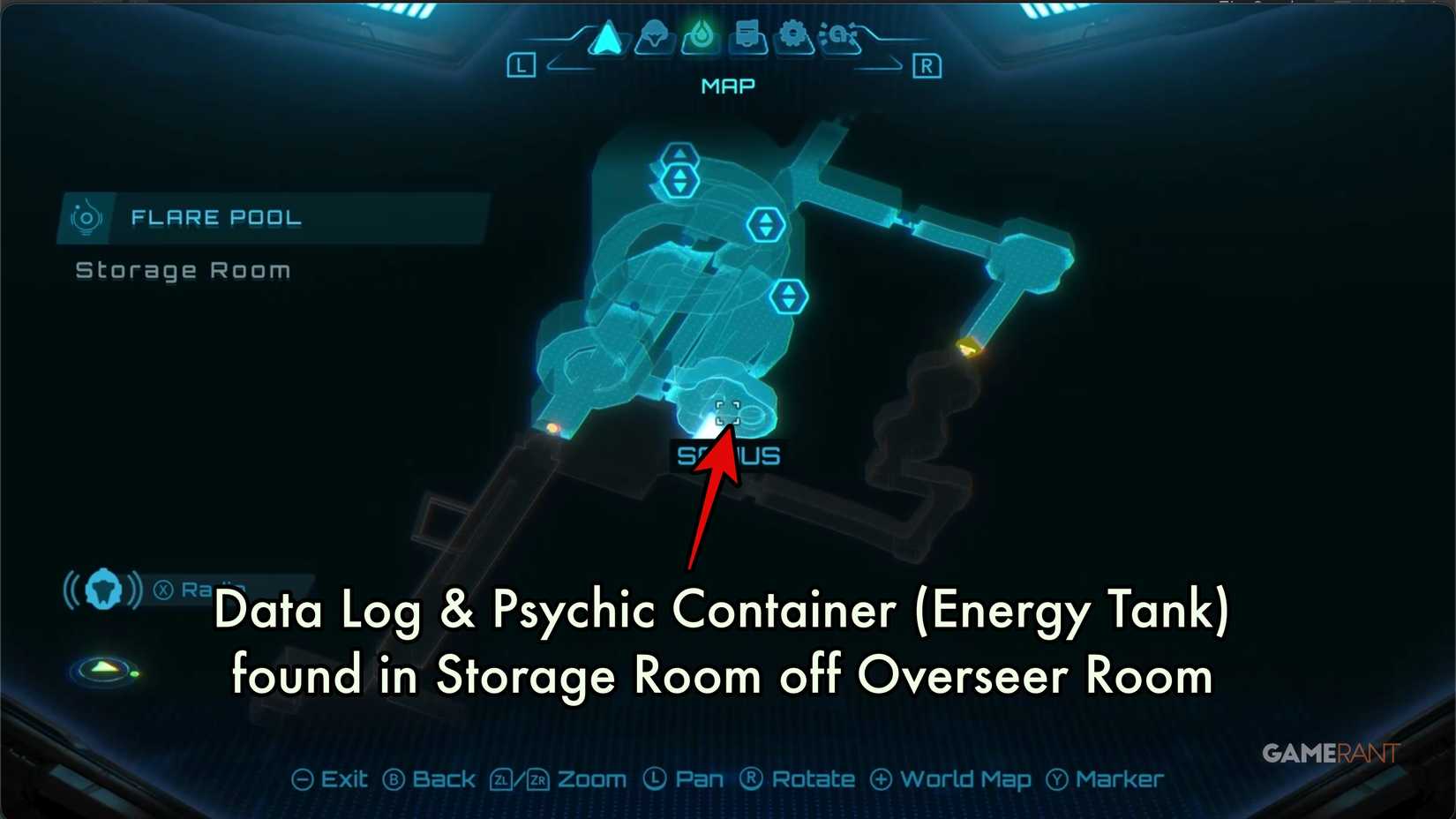The height and width of the screenshot is (819, 1456).
Task: Expand the R shoulder tab switcher
Action: tap(927, 66)
